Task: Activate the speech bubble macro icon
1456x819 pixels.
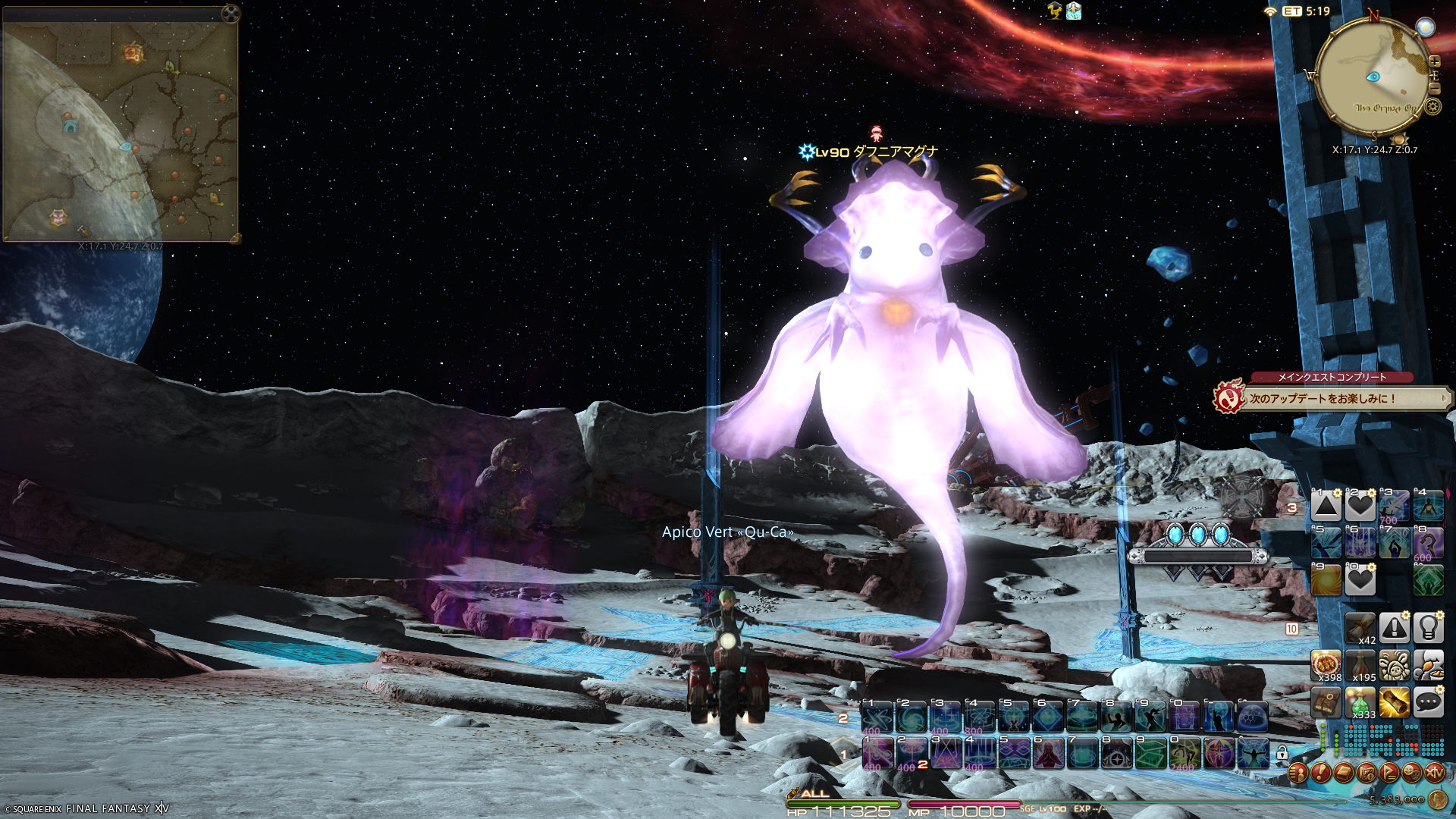Action: point(1428,702)
